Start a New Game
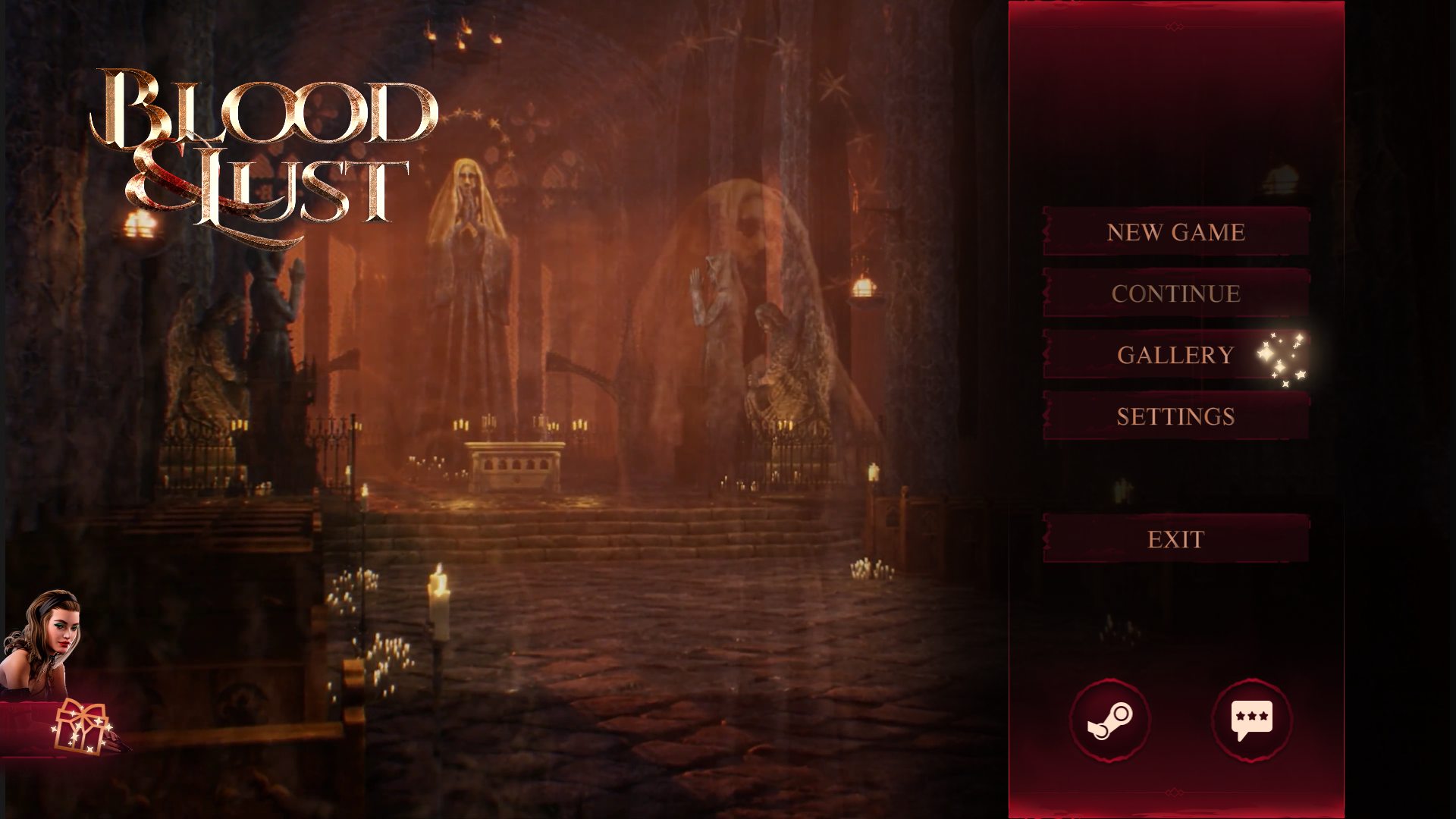Screen dimensions: 1456x819 click(1175, 232)
